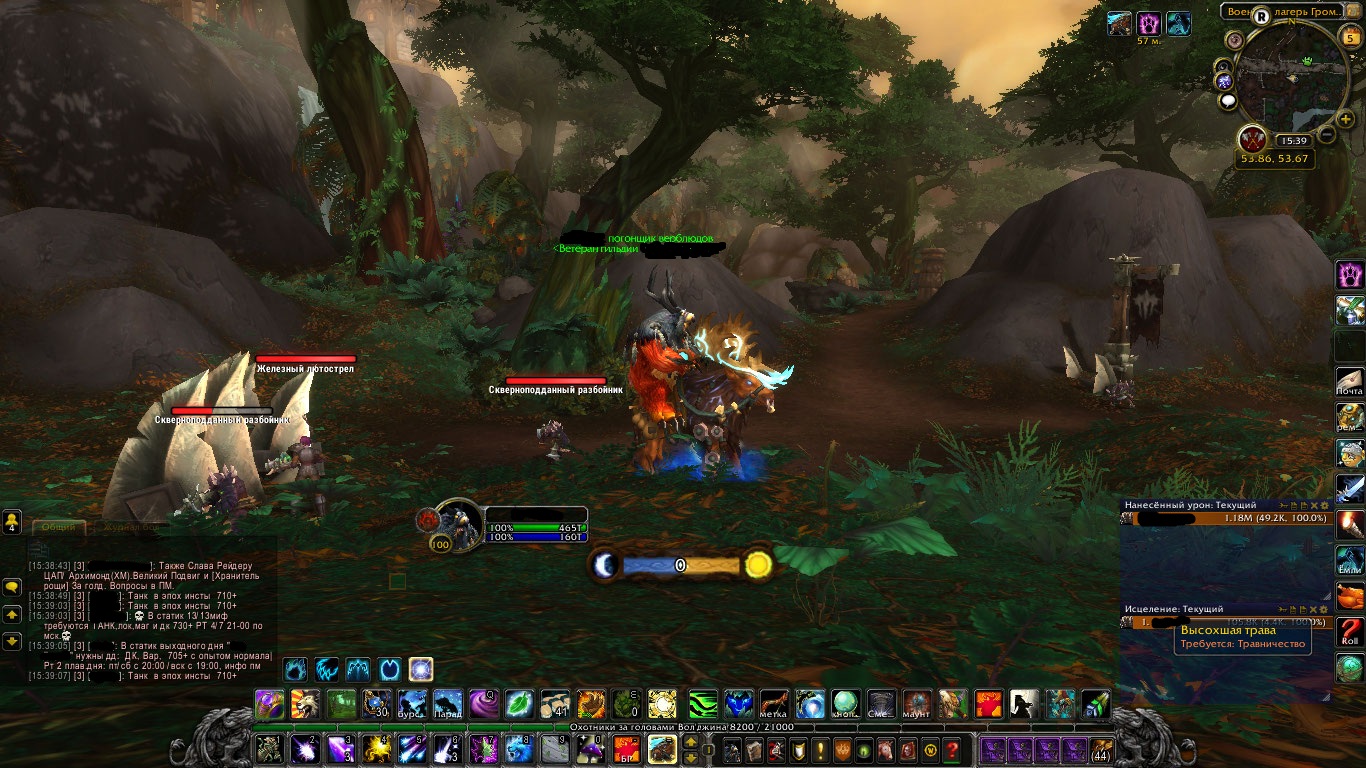Viewport: 1366px width, 768px height.
Task: Activate the маунт action bar button
Action: point(918,704)
